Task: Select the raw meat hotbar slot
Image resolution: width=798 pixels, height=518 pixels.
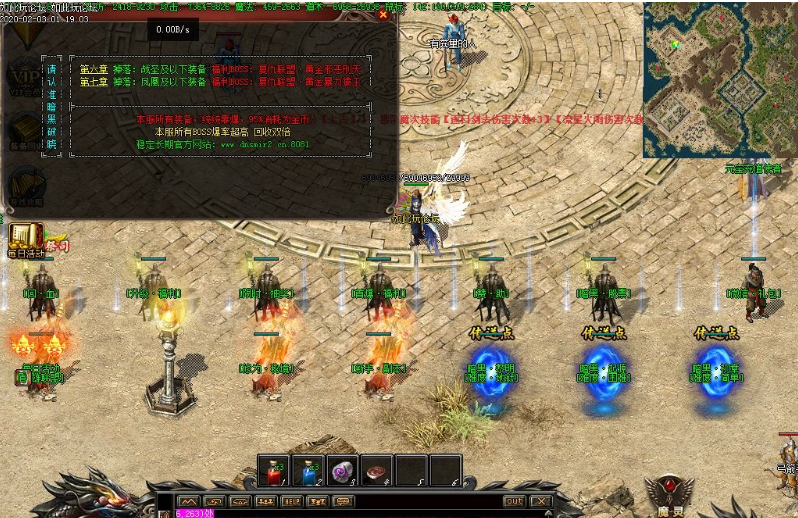Action: 377,470
